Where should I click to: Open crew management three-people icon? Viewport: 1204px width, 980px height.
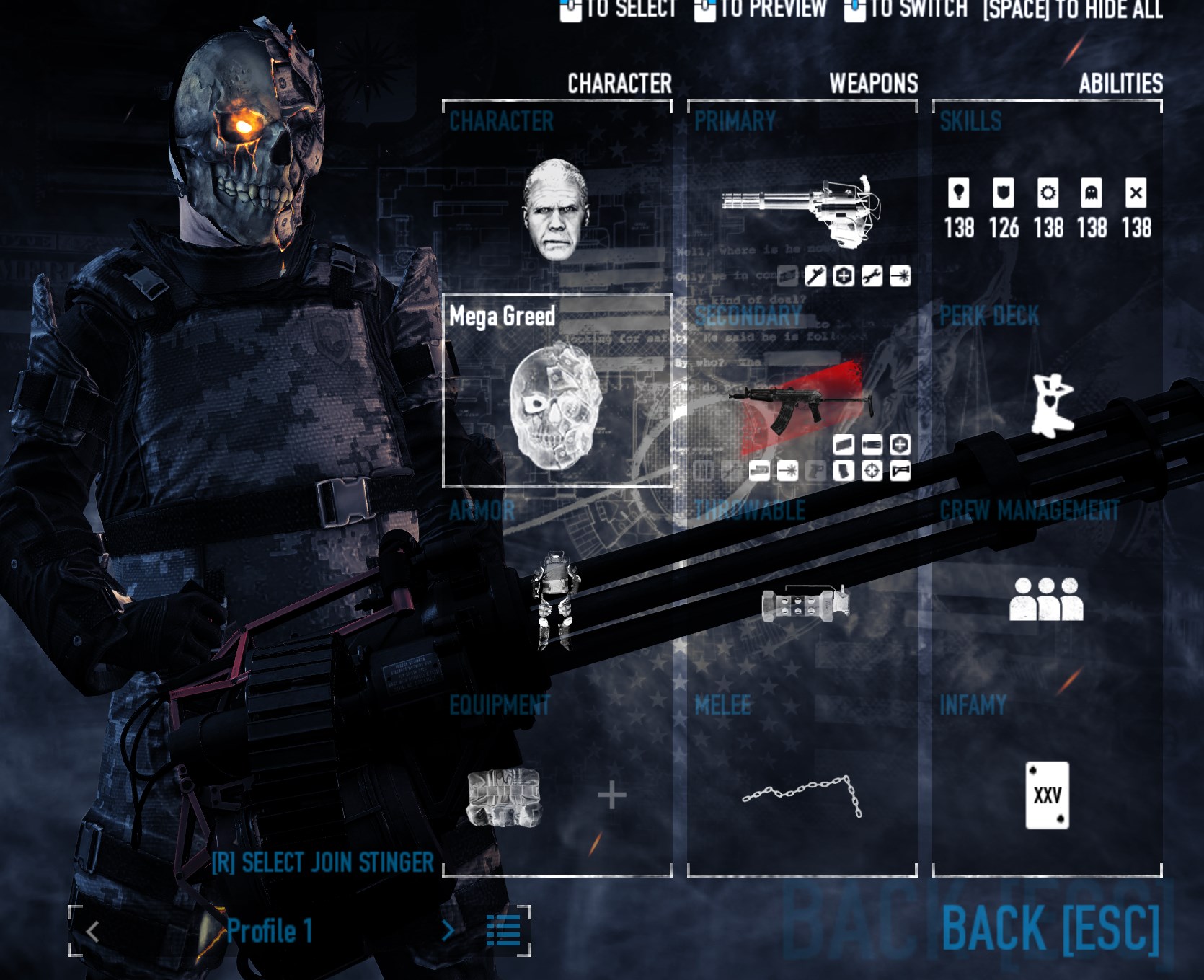[x=1046, y=600]
